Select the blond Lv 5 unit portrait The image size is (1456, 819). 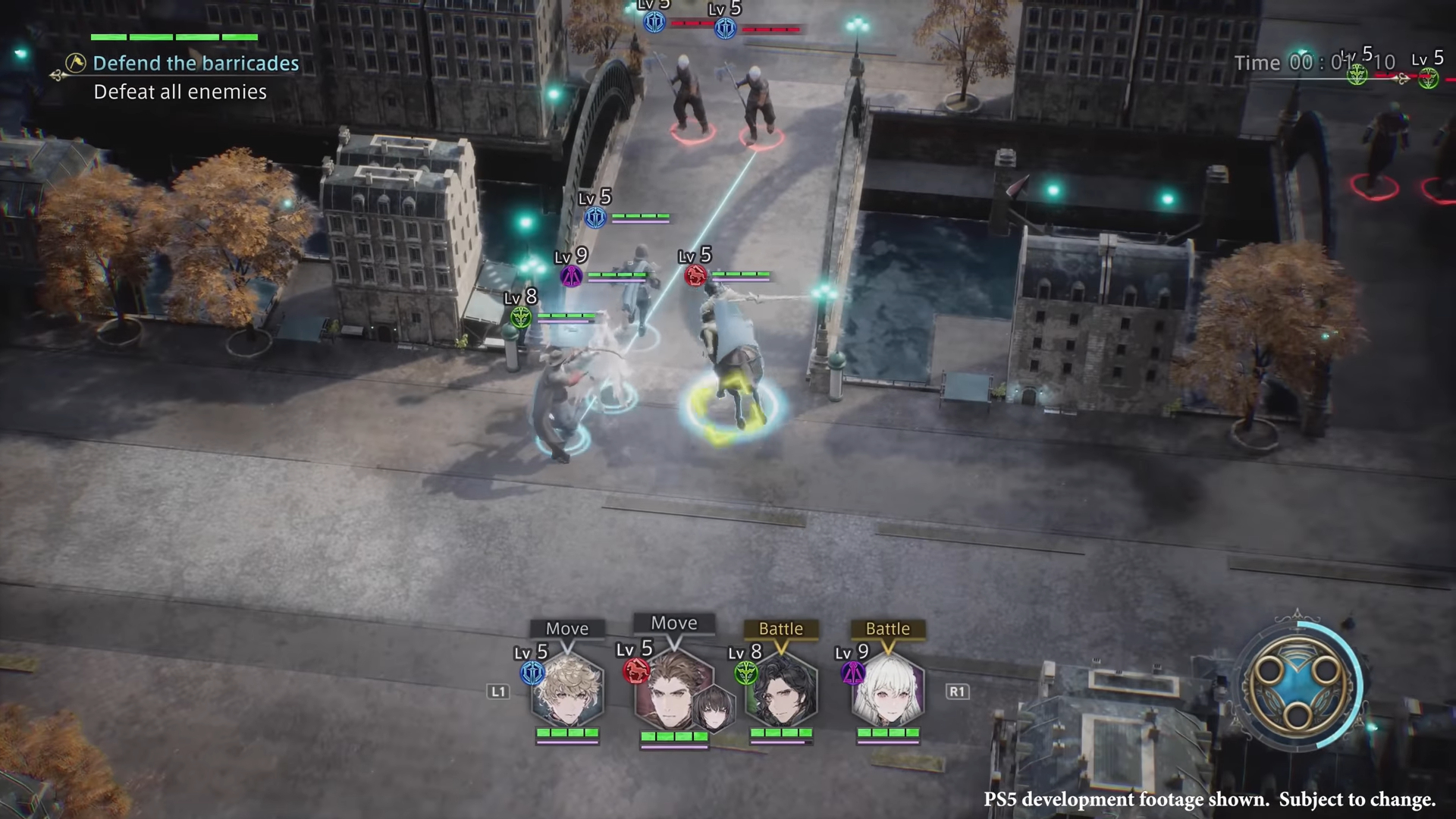[567, 692]
